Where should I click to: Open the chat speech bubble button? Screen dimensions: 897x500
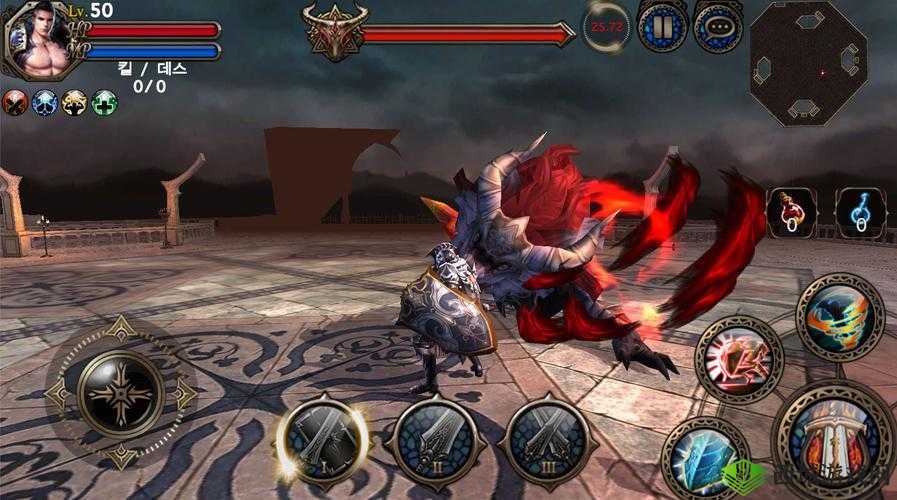(718, 27)
